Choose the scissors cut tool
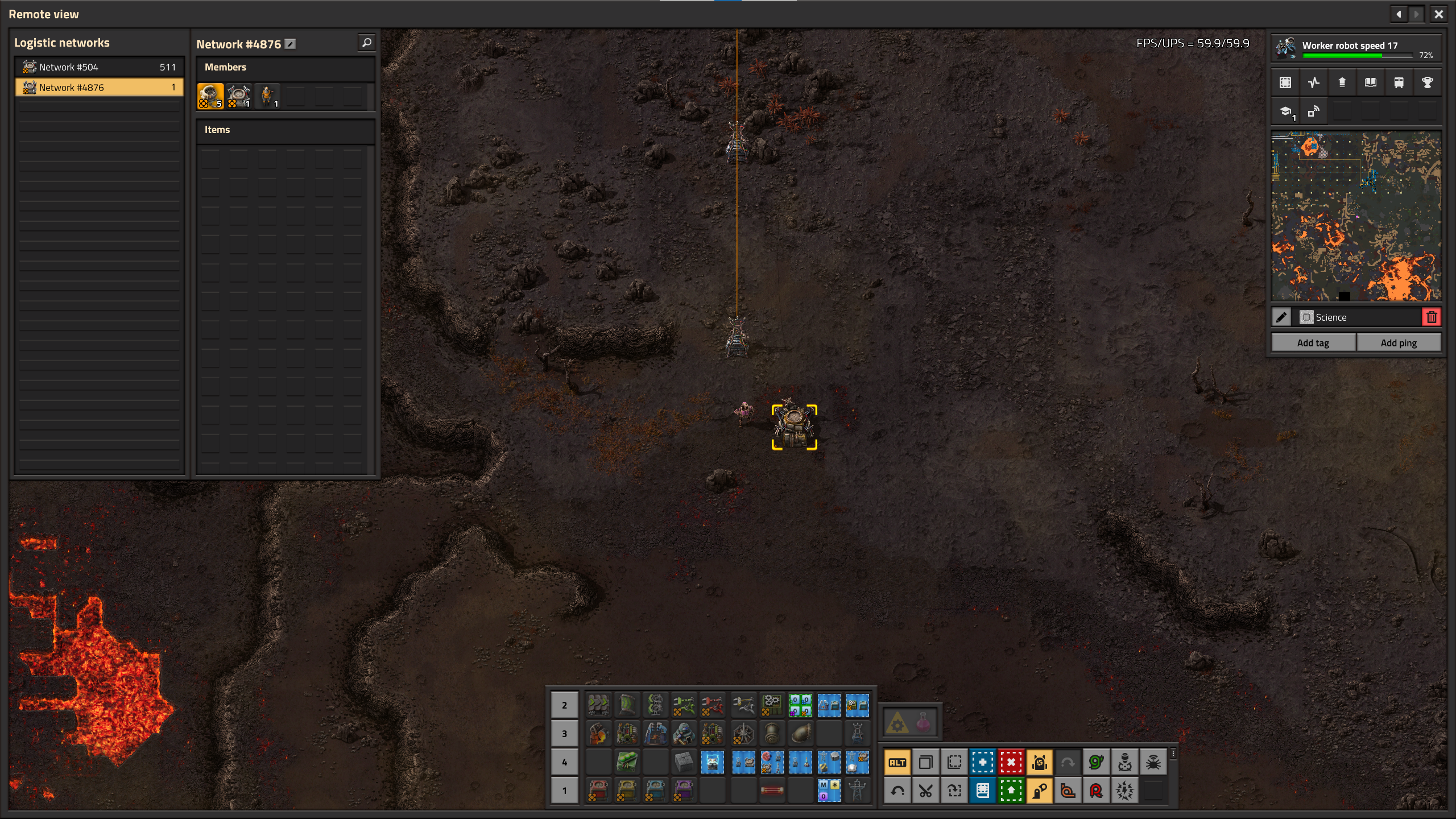The height and width of the screenshot is (819, 1456). pos(925,791)
